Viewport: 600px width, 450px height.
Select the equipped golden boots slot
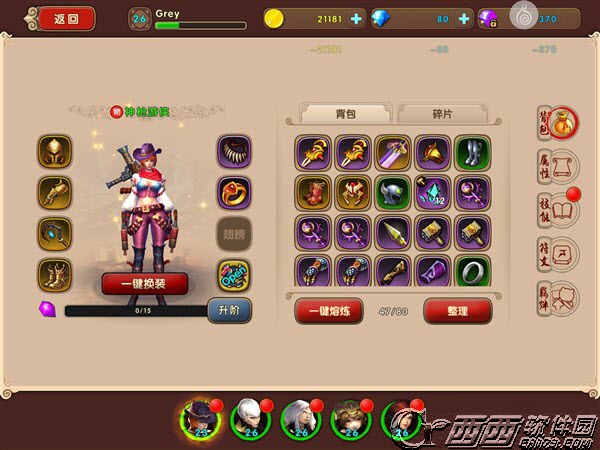54,273
